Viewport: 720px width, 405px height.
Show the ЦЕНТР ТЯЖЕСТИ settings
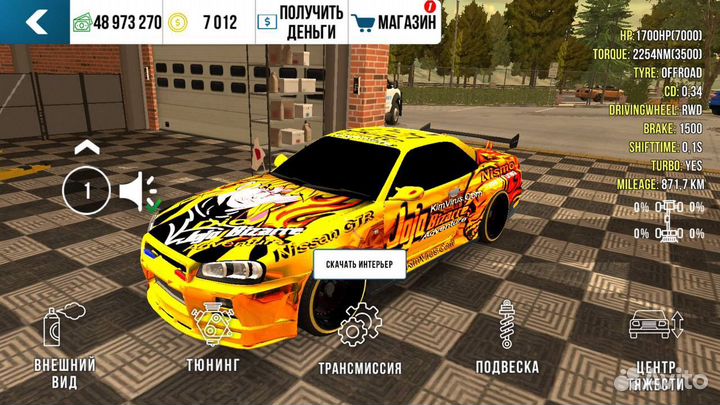[x=656, y=347]
